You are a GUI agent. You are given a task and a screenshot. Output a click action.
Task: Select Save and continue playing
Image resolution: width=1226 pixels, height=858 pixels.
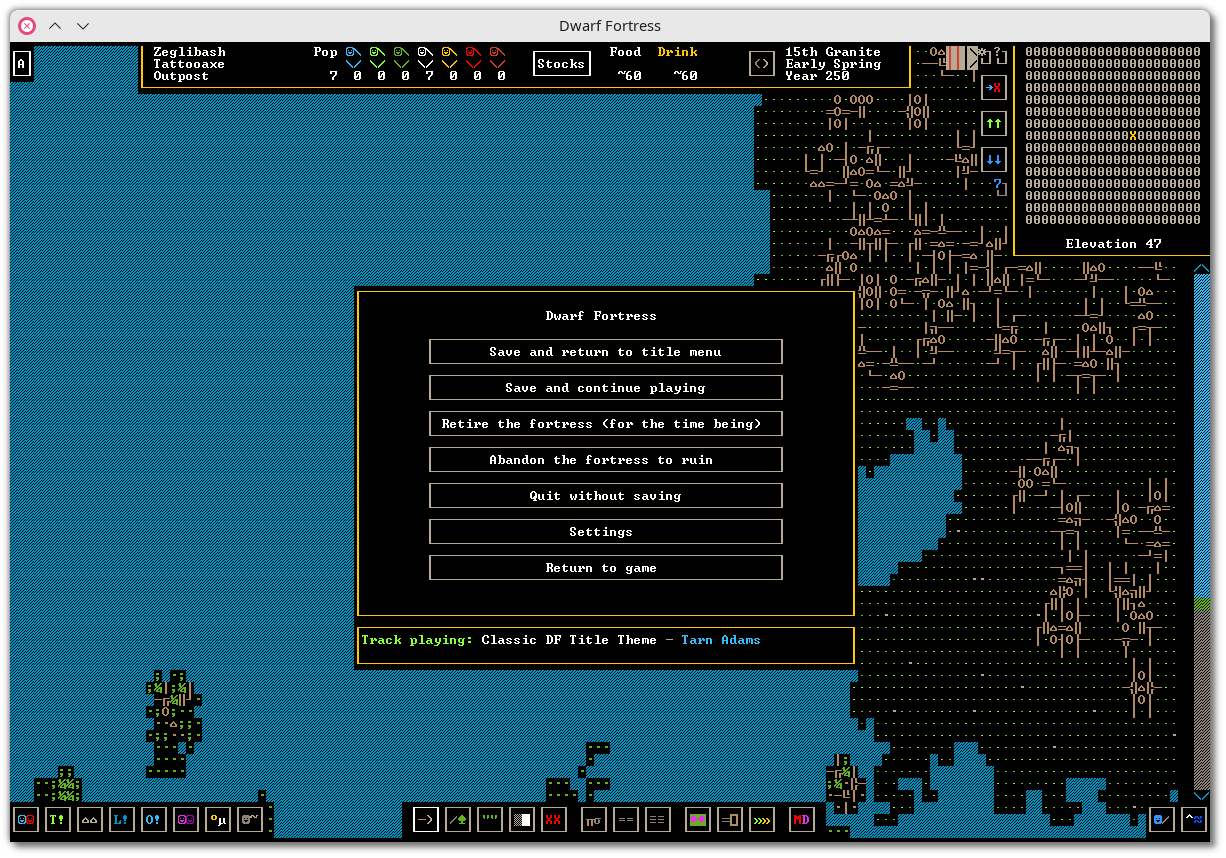(x=605, y=388)
